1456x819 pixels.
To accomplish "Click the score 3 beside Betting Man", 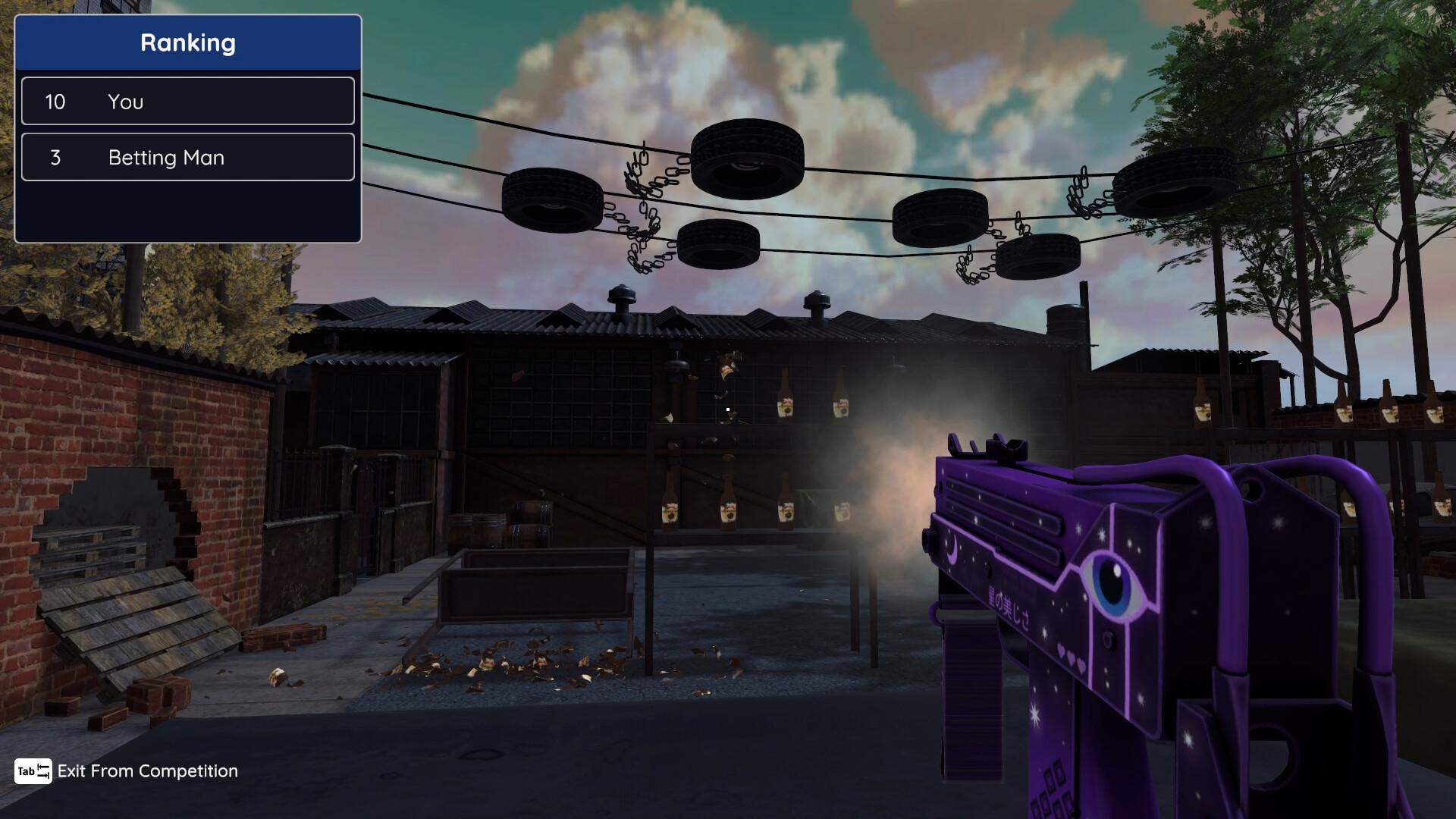I will 56,157.
